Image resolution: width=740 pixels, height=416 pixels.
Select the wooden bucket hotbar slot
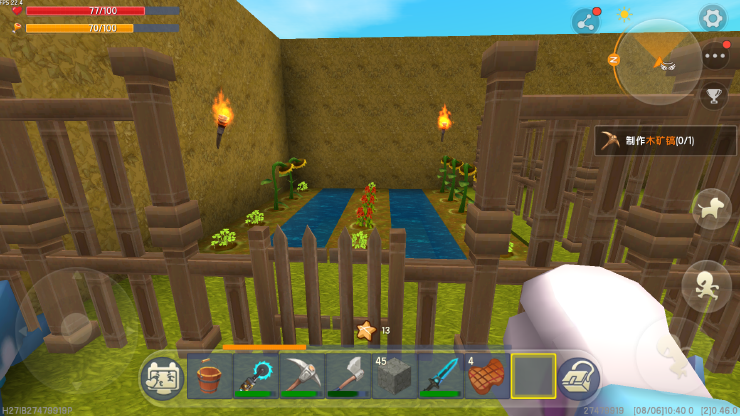[x=209, y=377]
